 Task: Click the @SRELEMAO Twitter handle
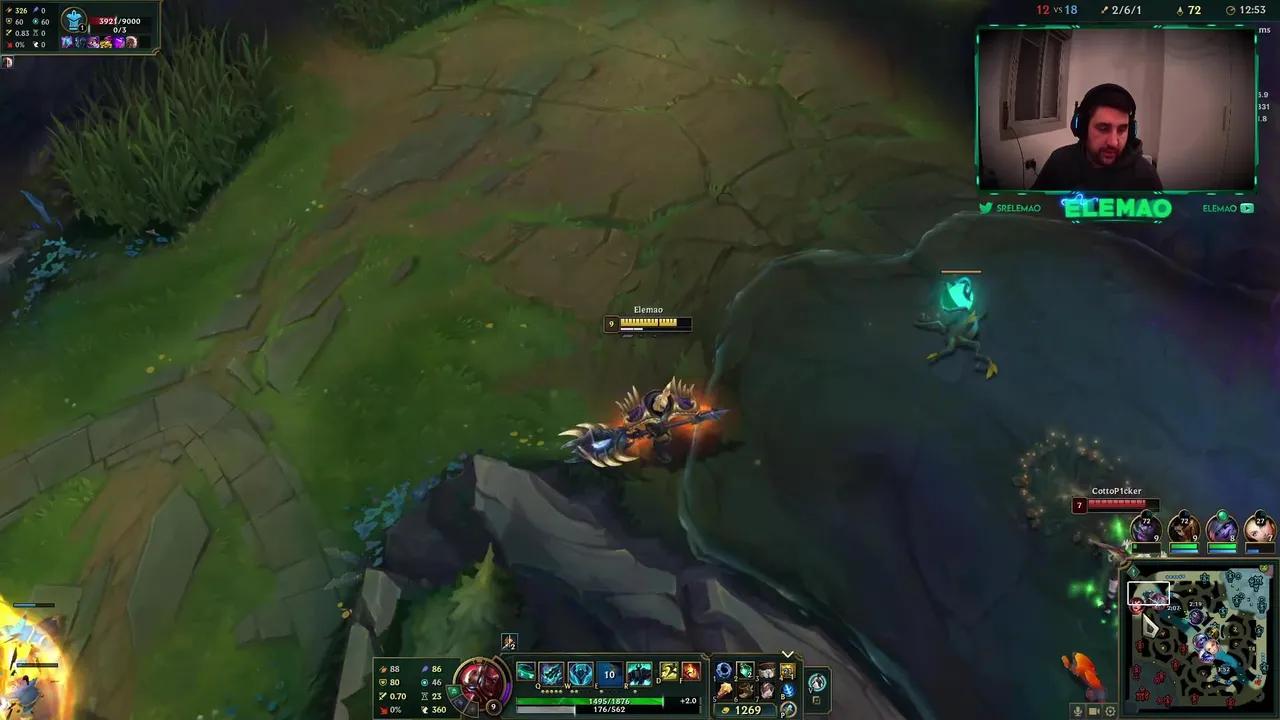(x=1009, y=208)
